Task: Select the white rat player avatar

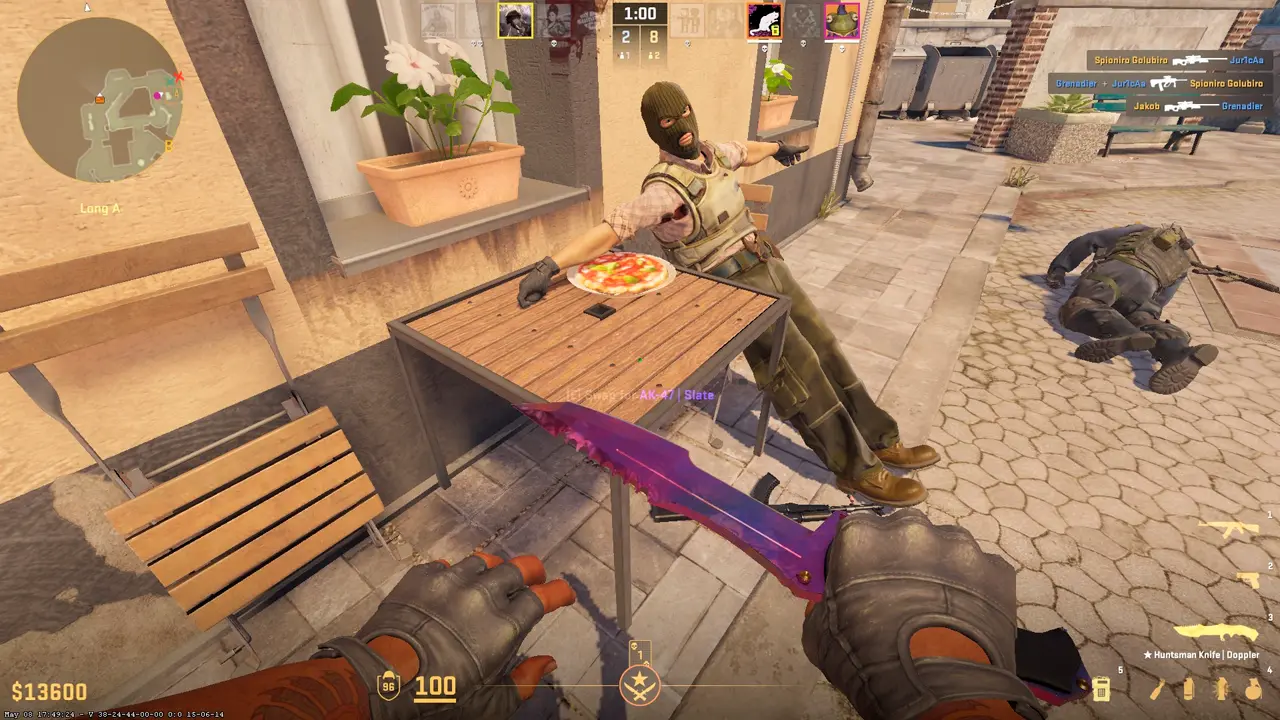Action: tap(764, 21)
